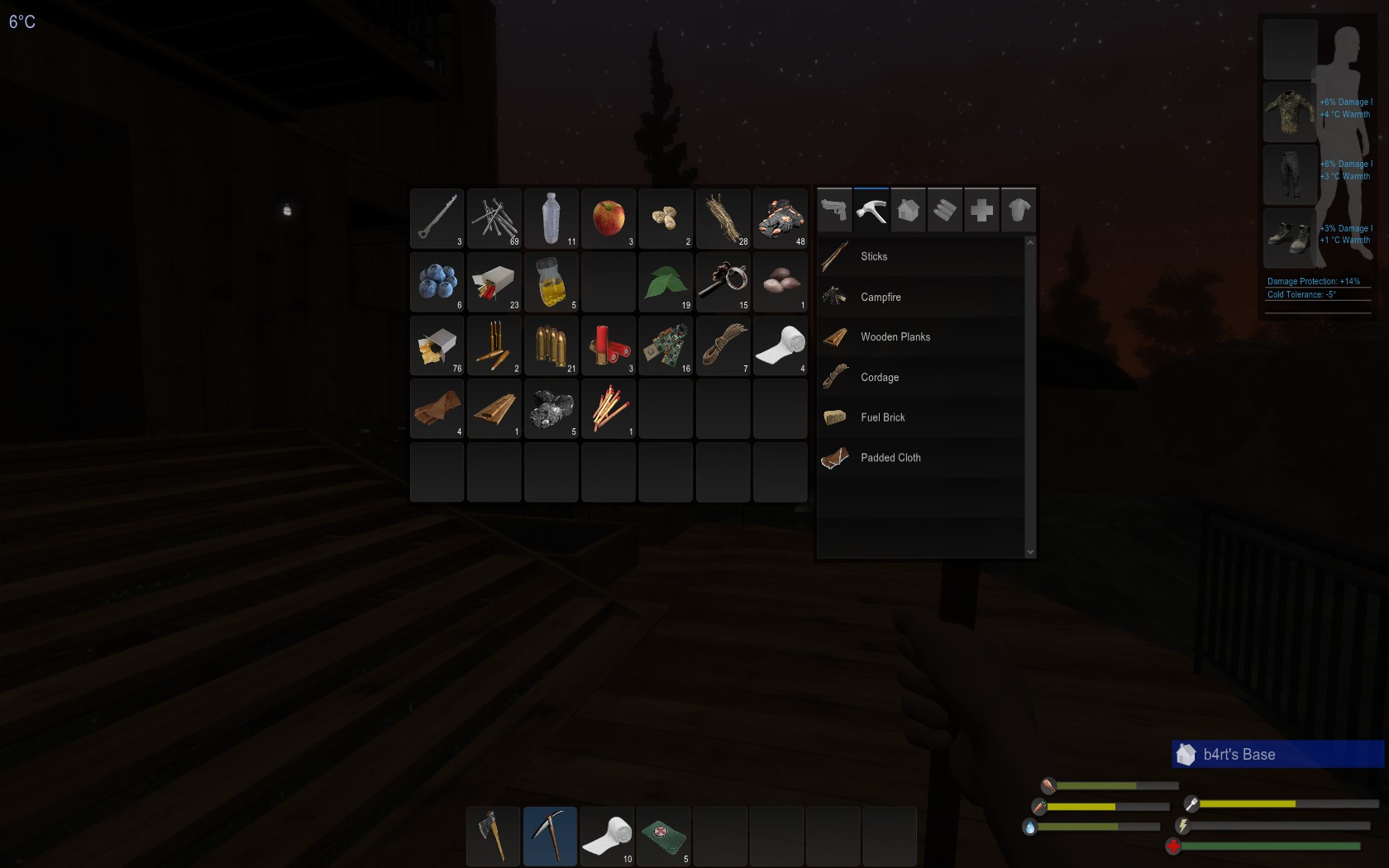Open the building crafting category (house icon)
This screenshot has height=868, width=1389.
click(x=909, y=210)
